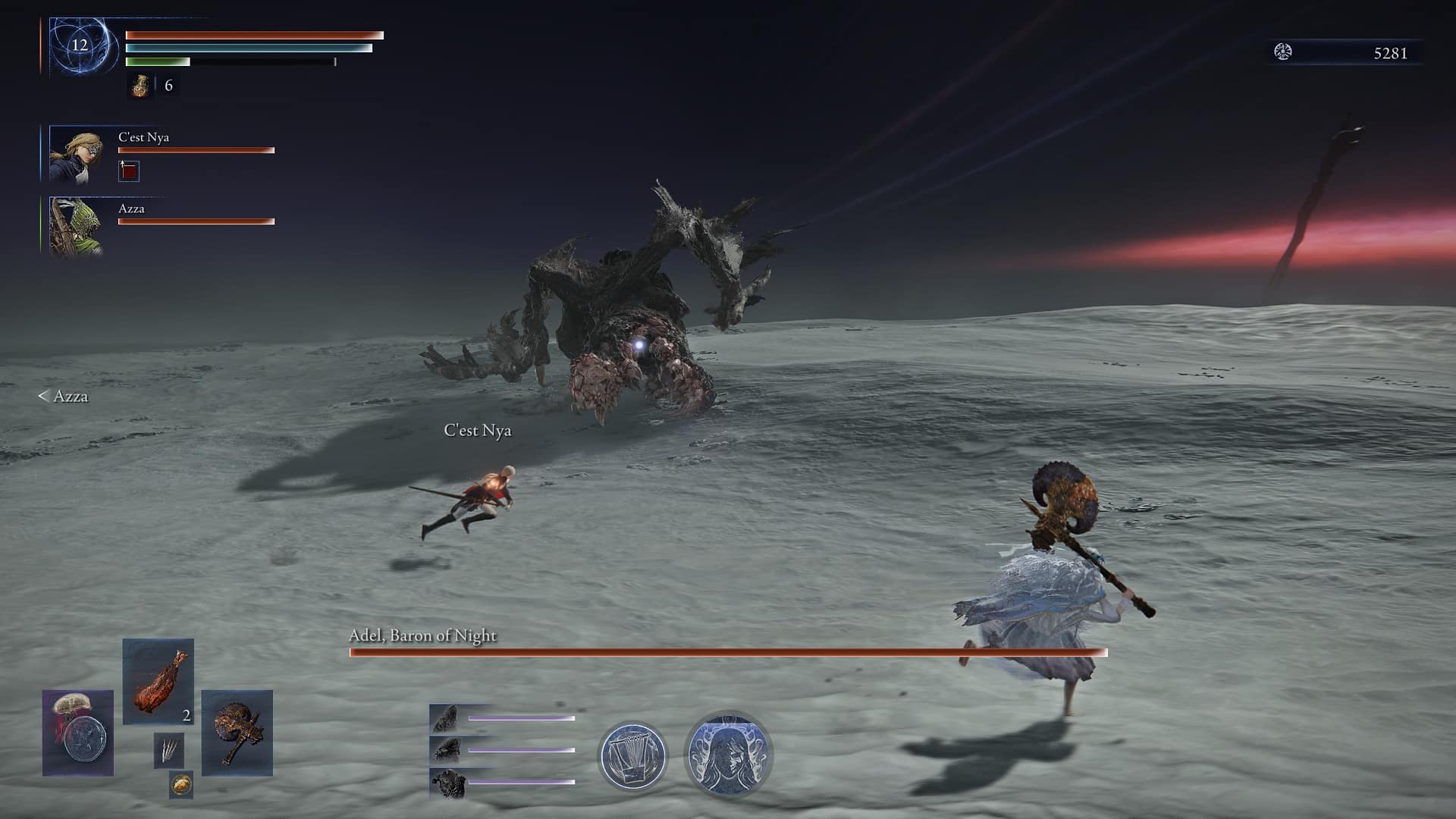Select the great axe weapon slot

click(237, 733)
